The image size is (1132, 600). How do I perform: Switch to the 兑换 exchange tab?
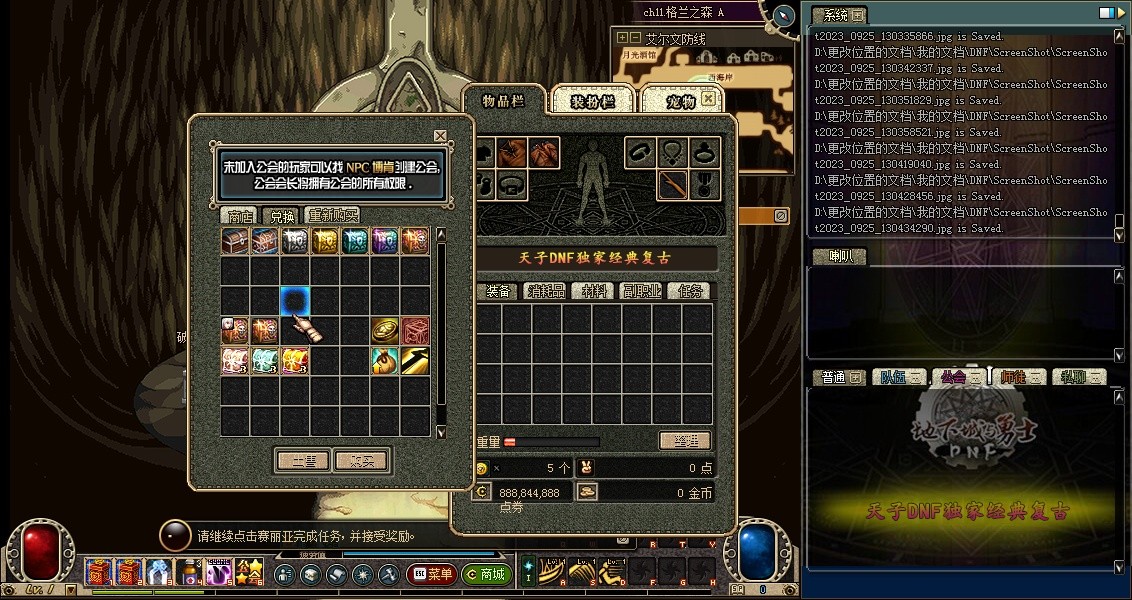pos(280,216)
